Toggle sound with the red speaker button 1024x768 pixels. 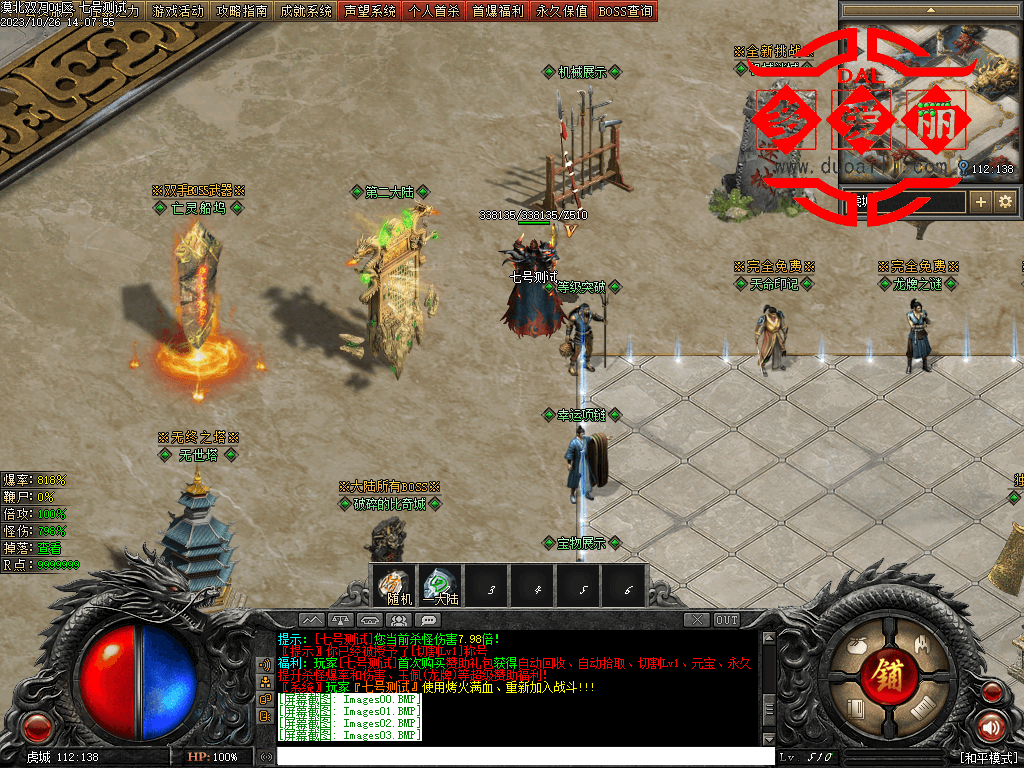pyautogui.click(x=991, y=727)
